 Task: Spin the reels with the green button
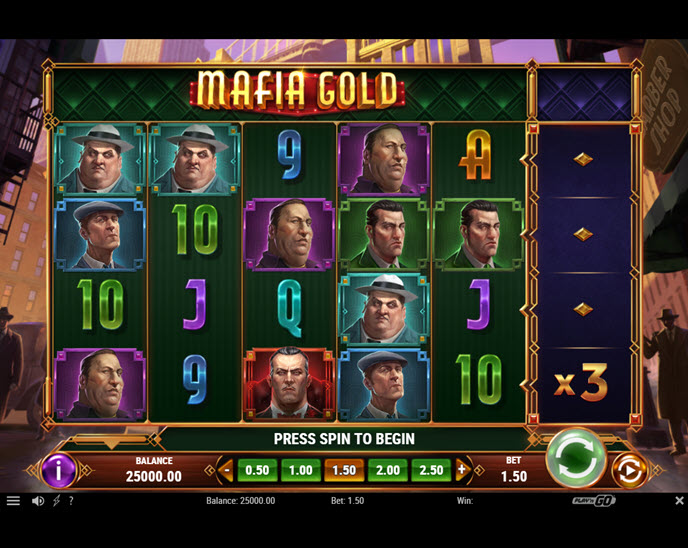(x=576, y=459)
